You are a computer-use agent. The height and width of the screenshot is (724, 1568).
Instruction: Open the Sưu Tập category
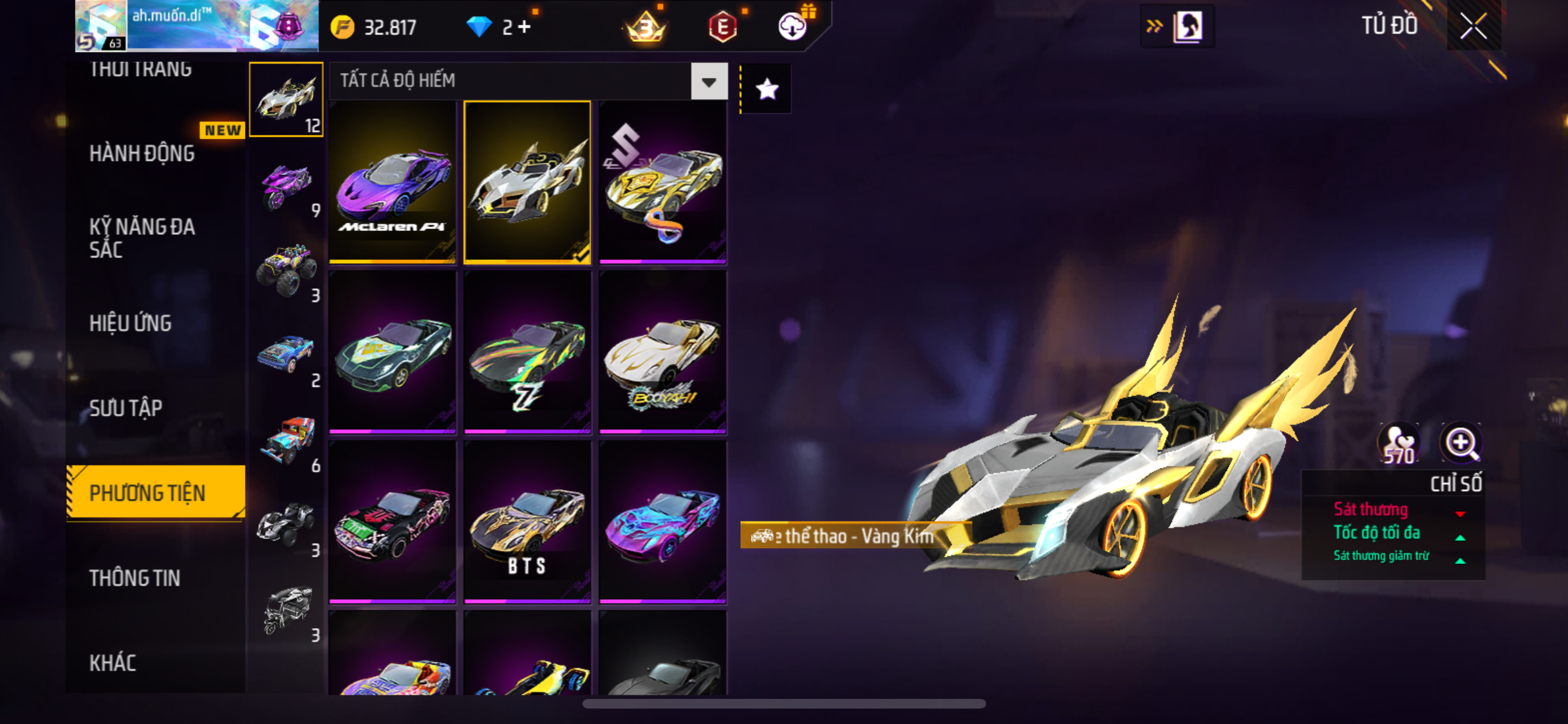(x=126, y=408)
